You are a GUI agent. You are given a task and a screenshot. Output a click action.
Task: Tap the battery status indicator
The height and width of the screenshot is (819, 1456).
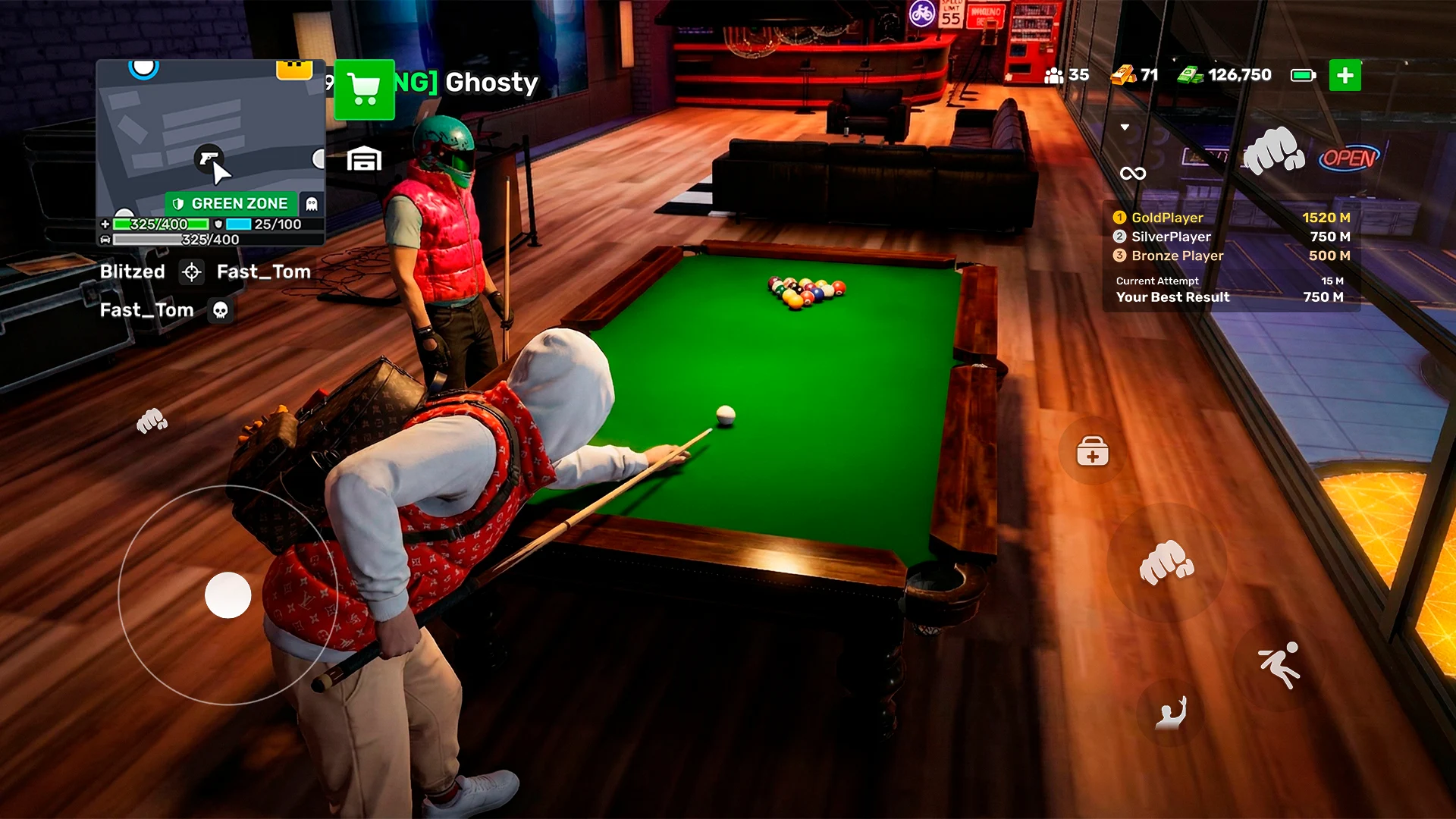1303,75
